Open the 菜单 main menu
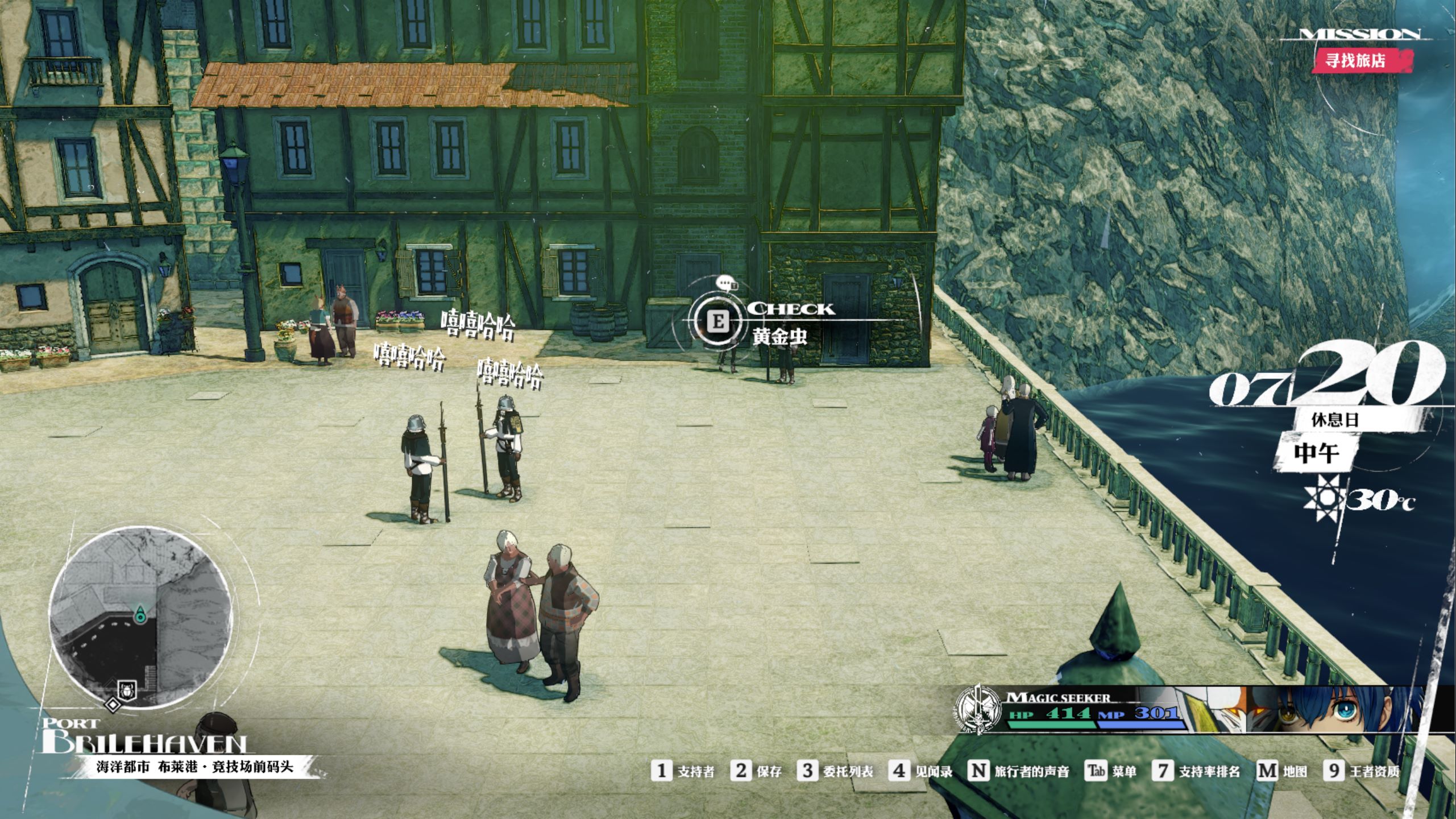1456x819 pixels. [x=1111, y=771]
